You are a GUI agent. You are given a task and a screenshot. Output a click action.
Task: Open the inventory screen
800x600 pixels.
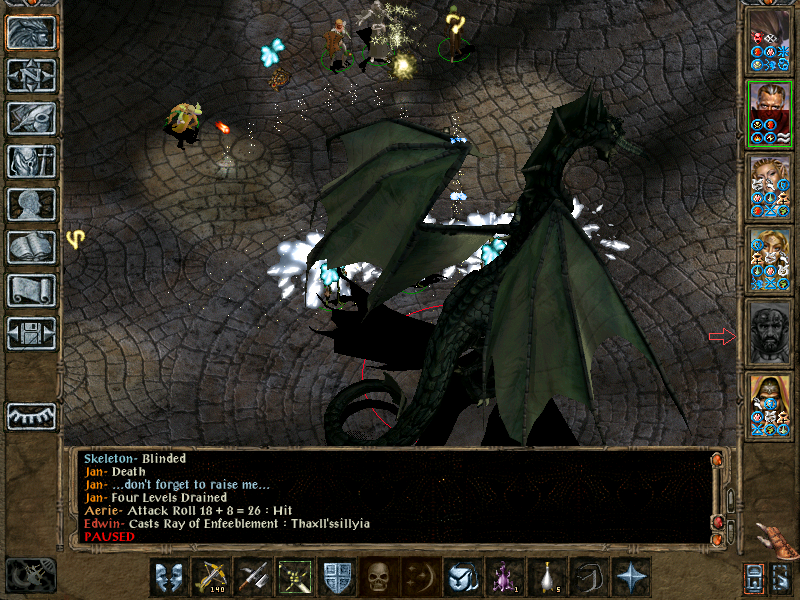31,161
